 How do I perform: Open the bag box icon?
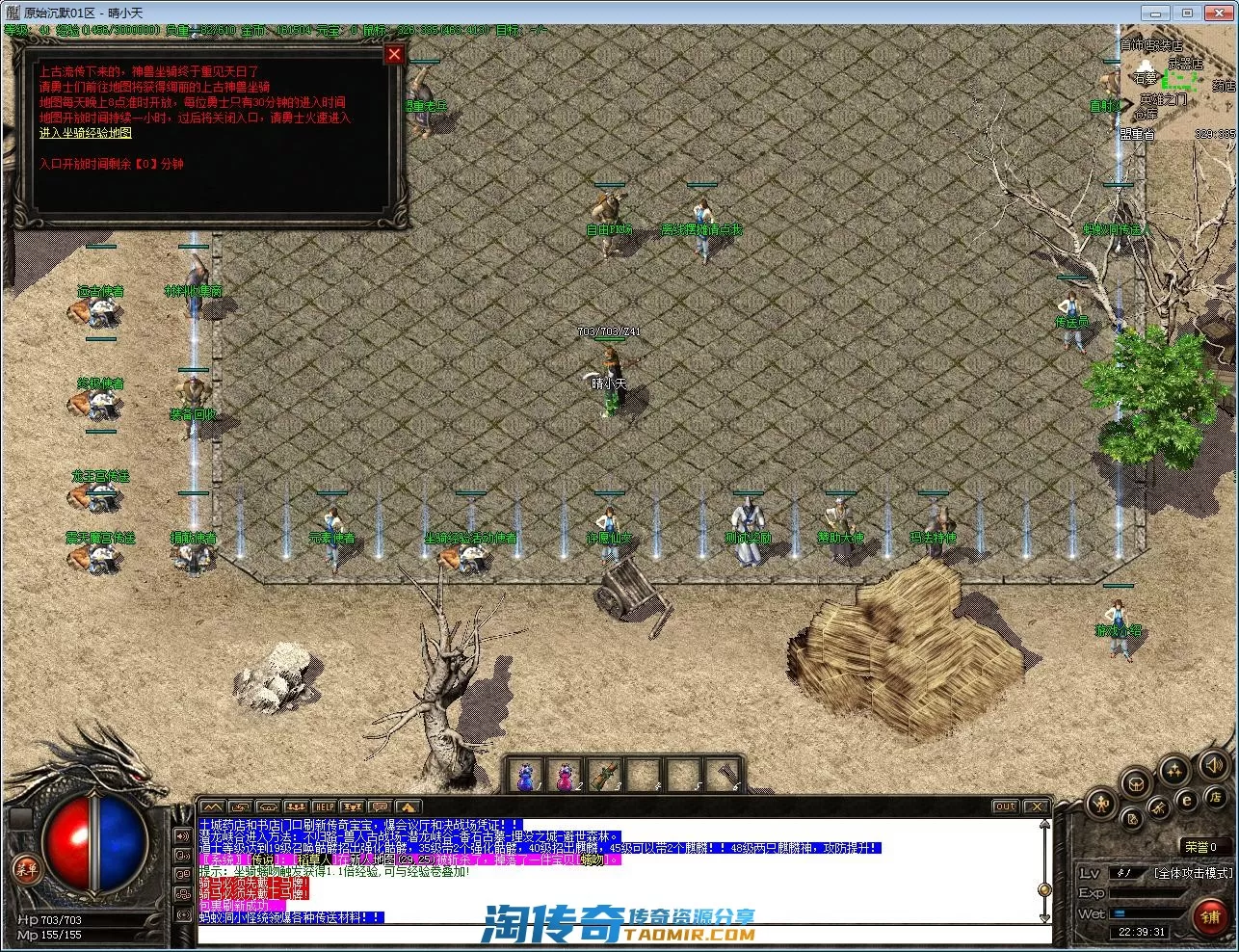[x=1137, y=781]
